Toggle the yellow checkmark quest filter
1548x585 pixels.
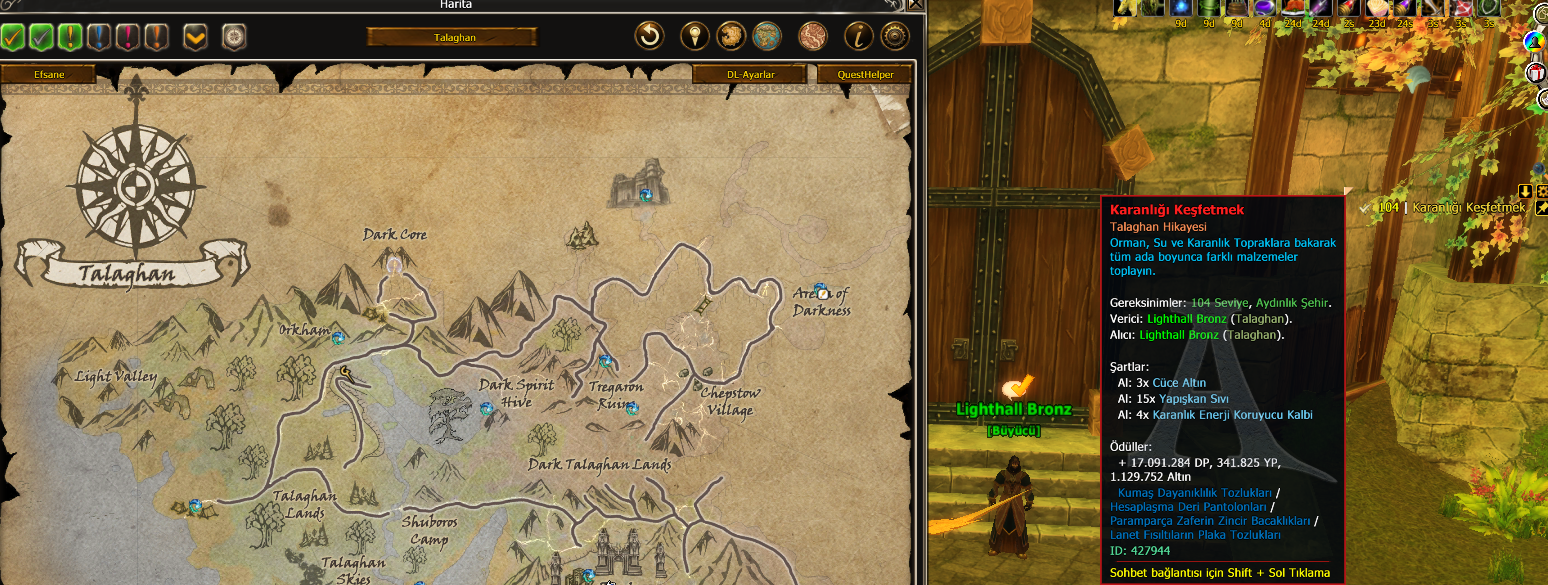(13, 38)
